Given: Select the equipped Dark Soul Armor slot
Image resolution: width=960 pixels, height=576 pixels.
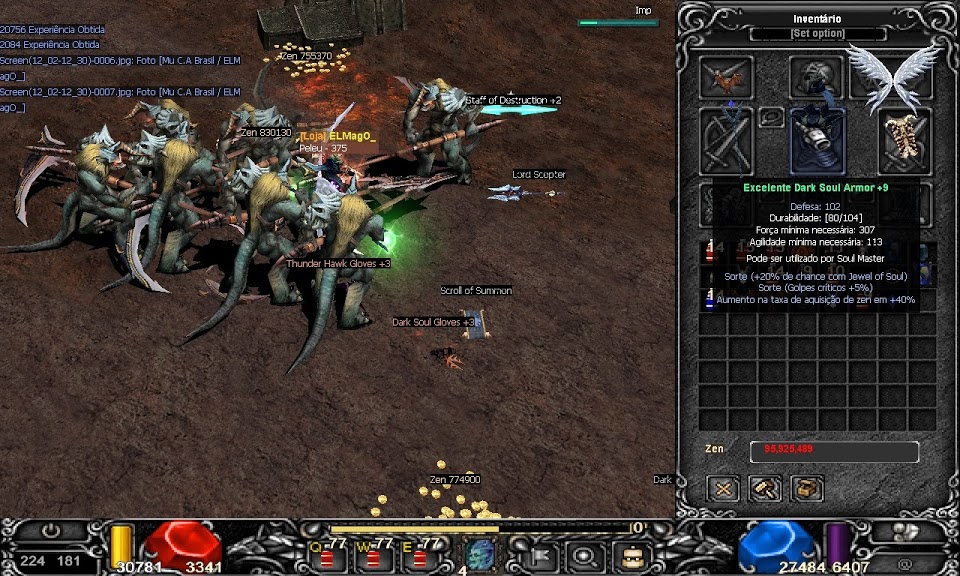Looking at the screenshot, I should tap(818, 140).
